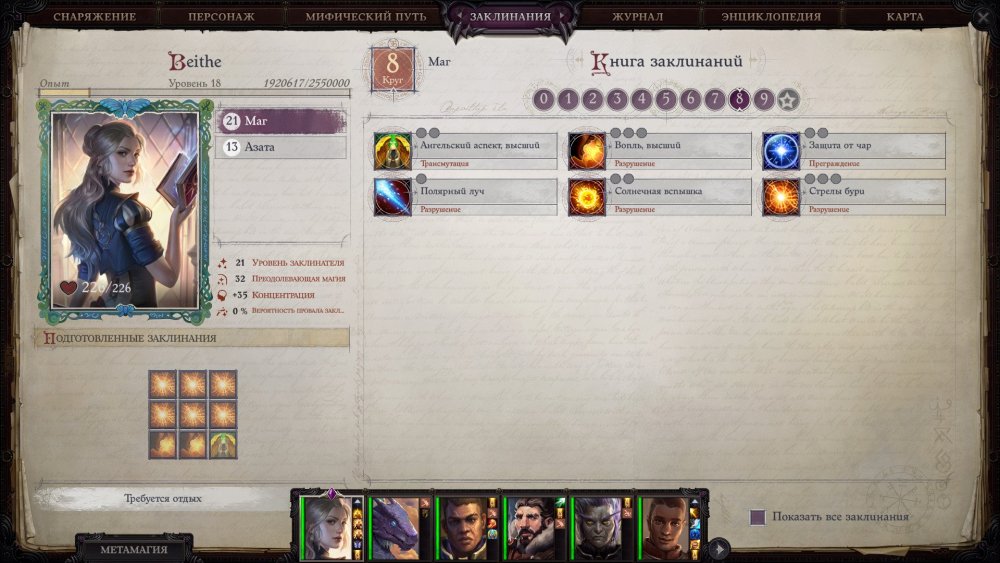Select the purple dragon party portrait
Image resolution: width=1000 pixels, height=563 pixels.
coord(395,527)
